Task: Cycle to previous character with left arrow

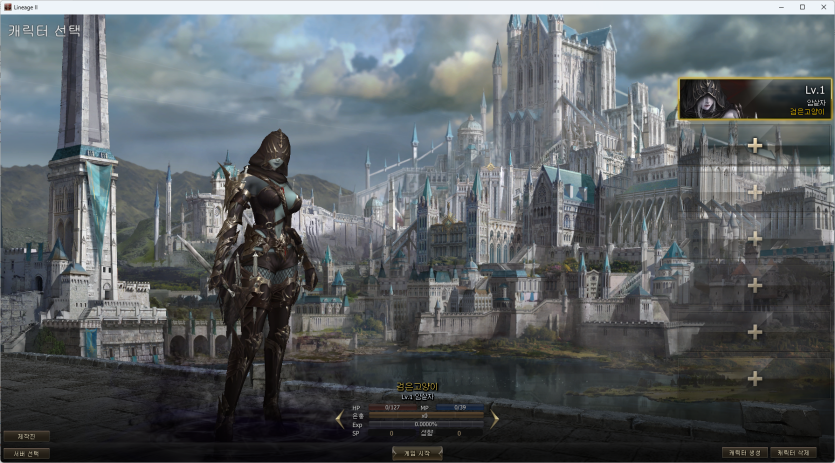Action: (x=340, y=419)
